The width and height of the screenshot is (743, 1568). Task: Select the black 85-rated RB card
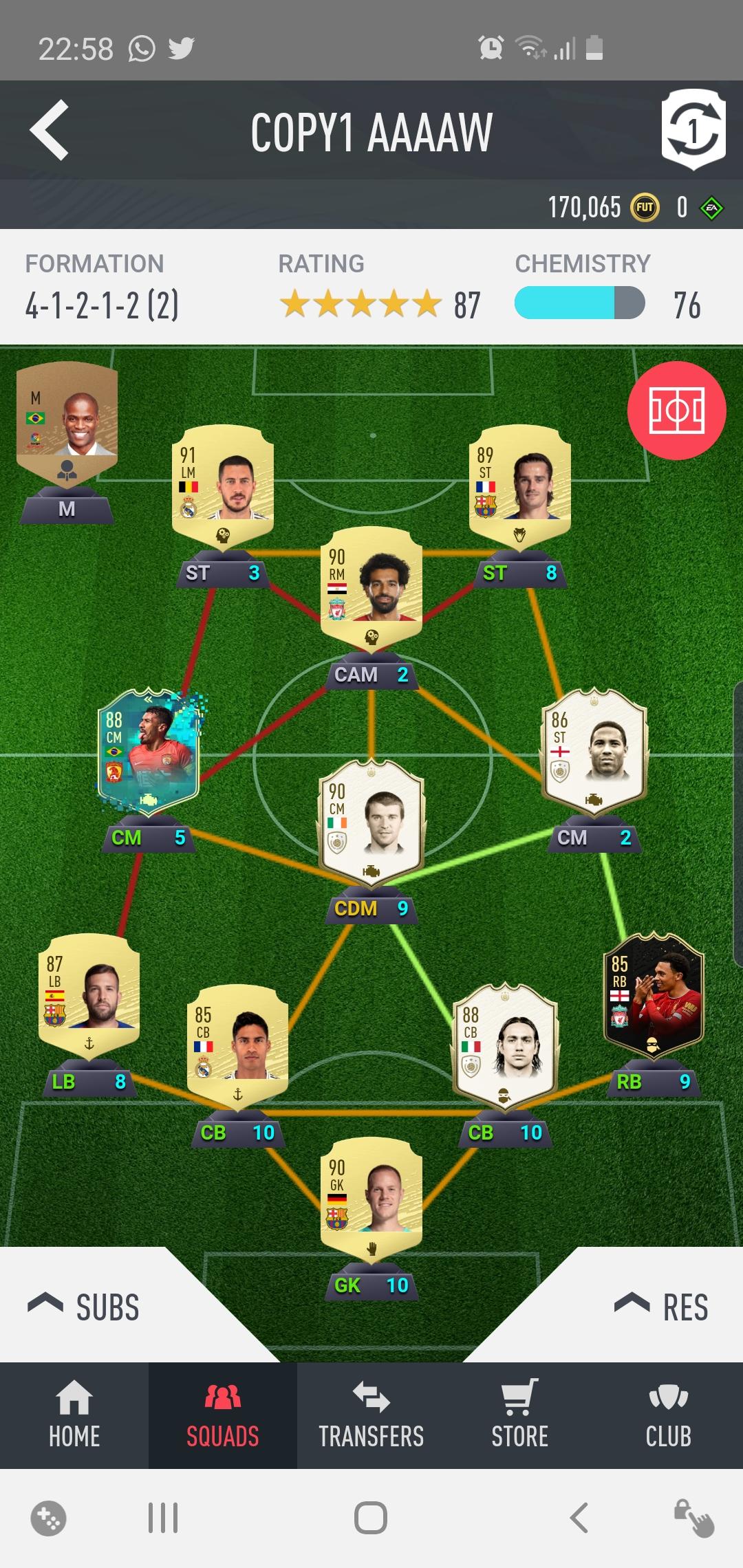coord(654,994)
